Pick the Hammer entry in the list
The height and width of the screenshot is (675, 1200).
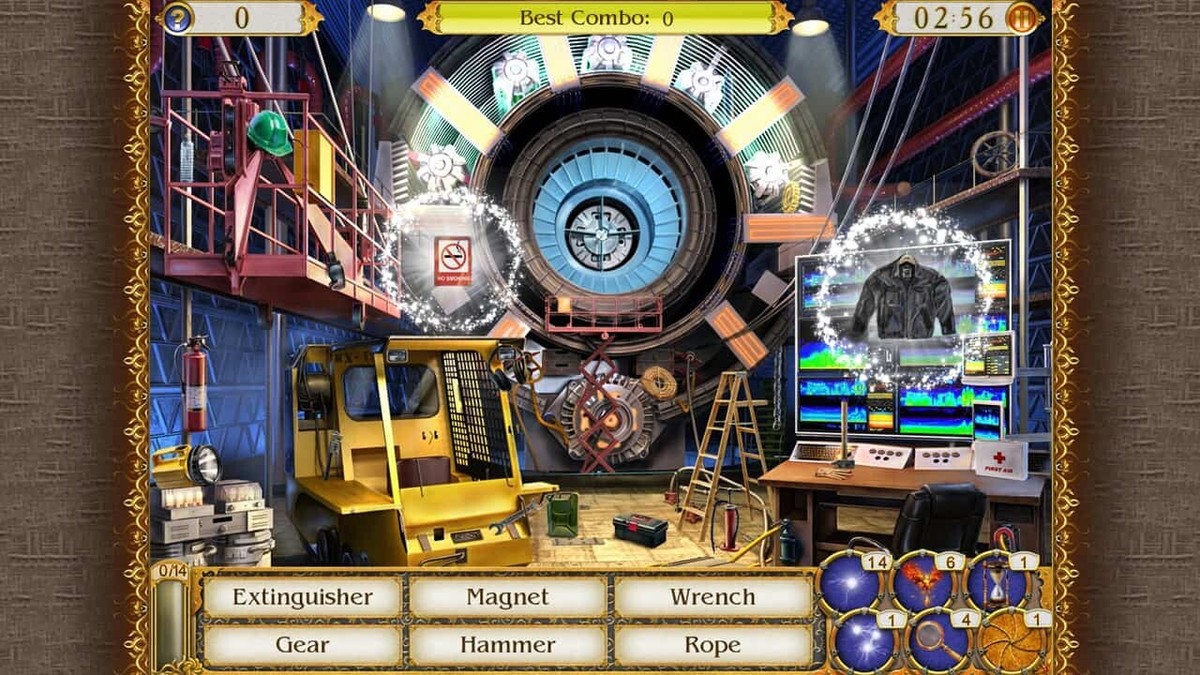click(x=508, y=645)
